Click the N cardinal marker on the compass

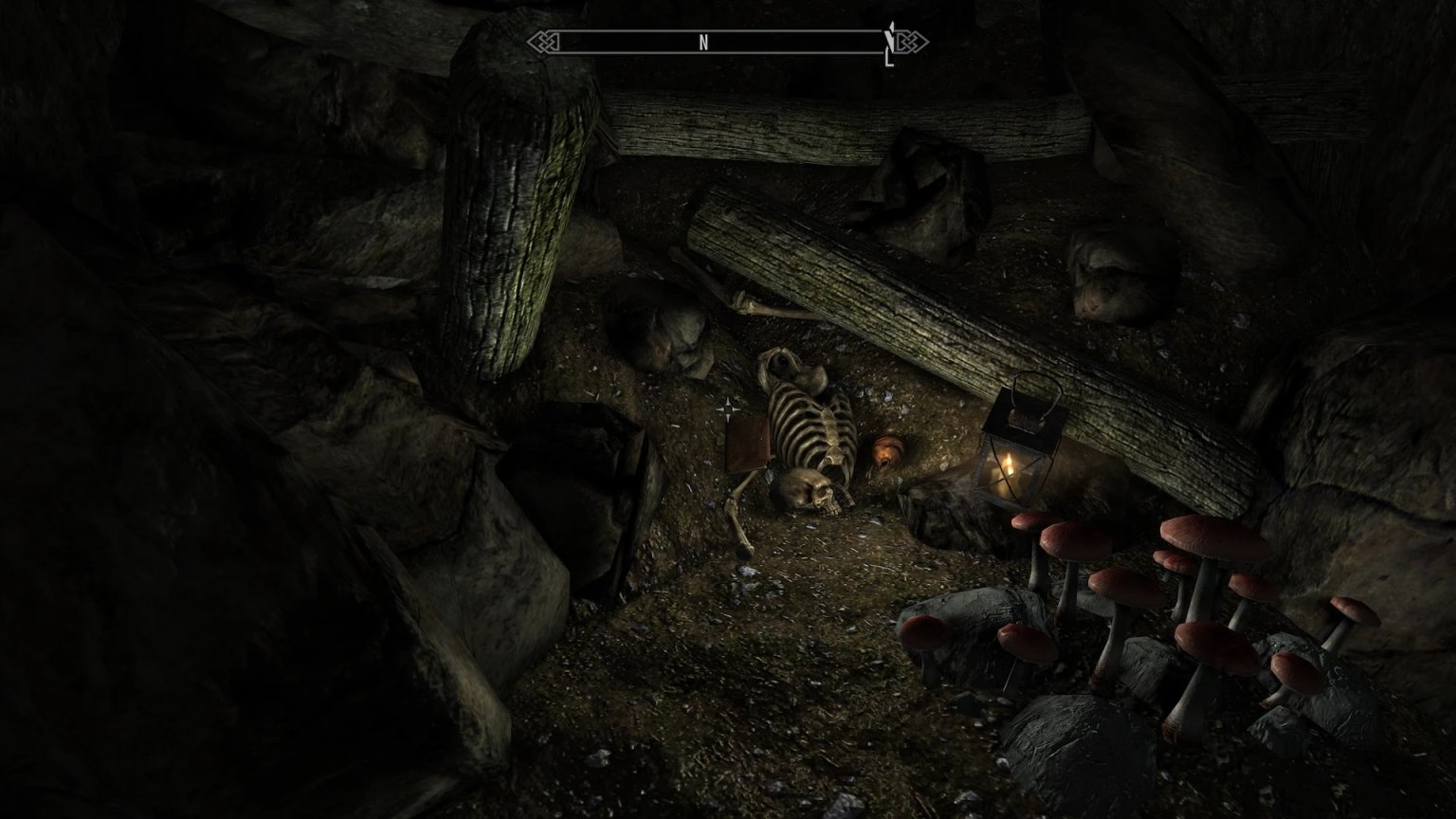(702, 42)
